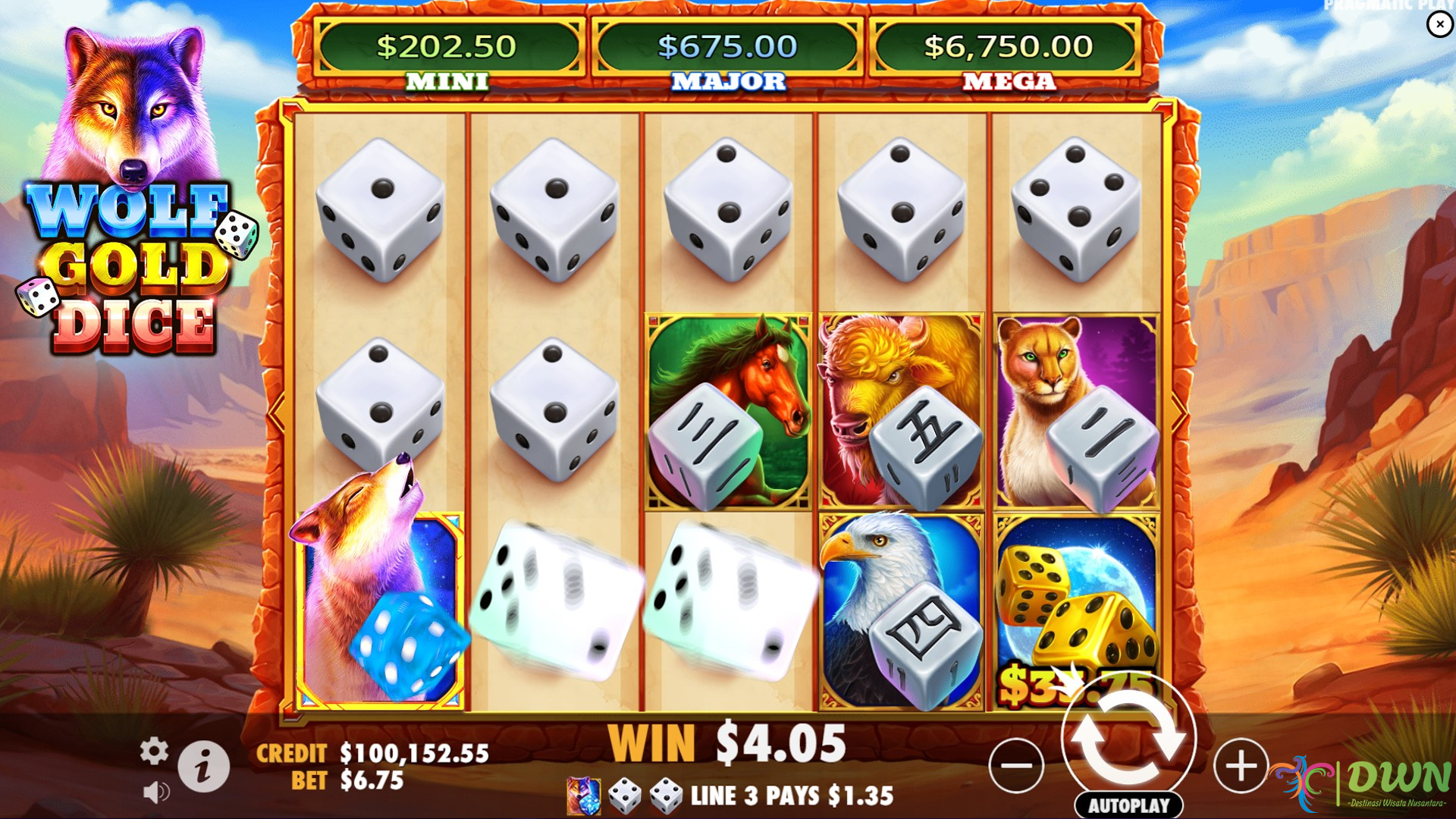Click the LINE 3 PAYS $1.35 text
Screen dimensions: 1456x819
point(791,794)
